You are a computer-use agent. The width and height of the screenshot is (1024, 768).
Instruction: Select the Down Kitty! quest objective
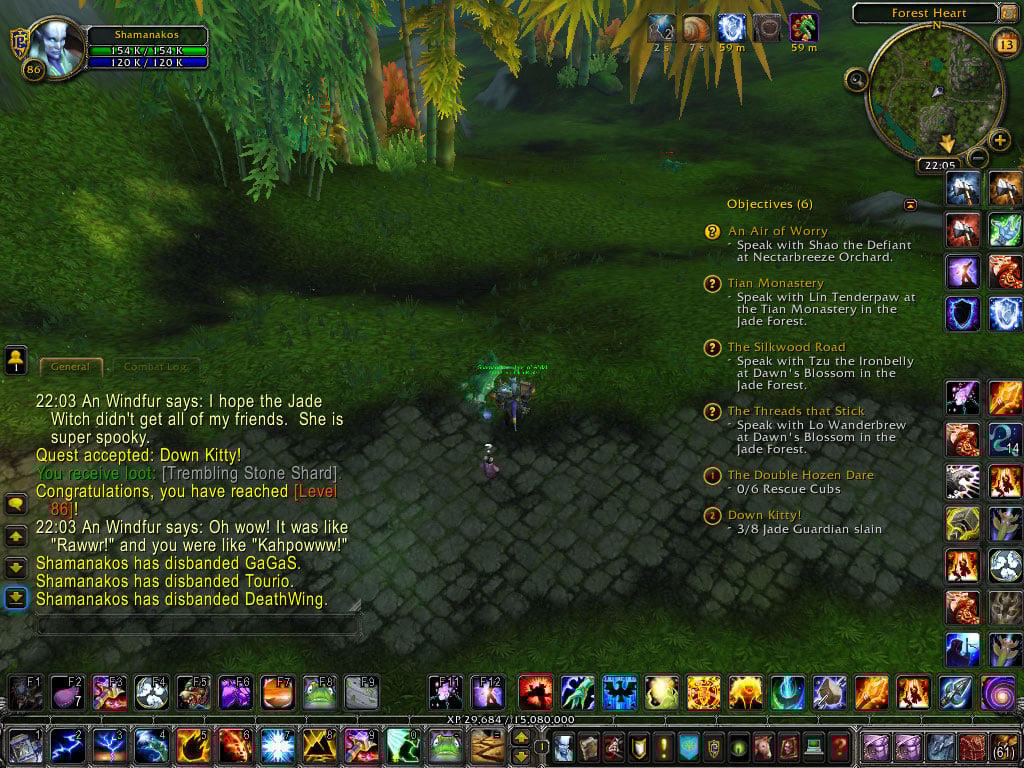point(764,515)
